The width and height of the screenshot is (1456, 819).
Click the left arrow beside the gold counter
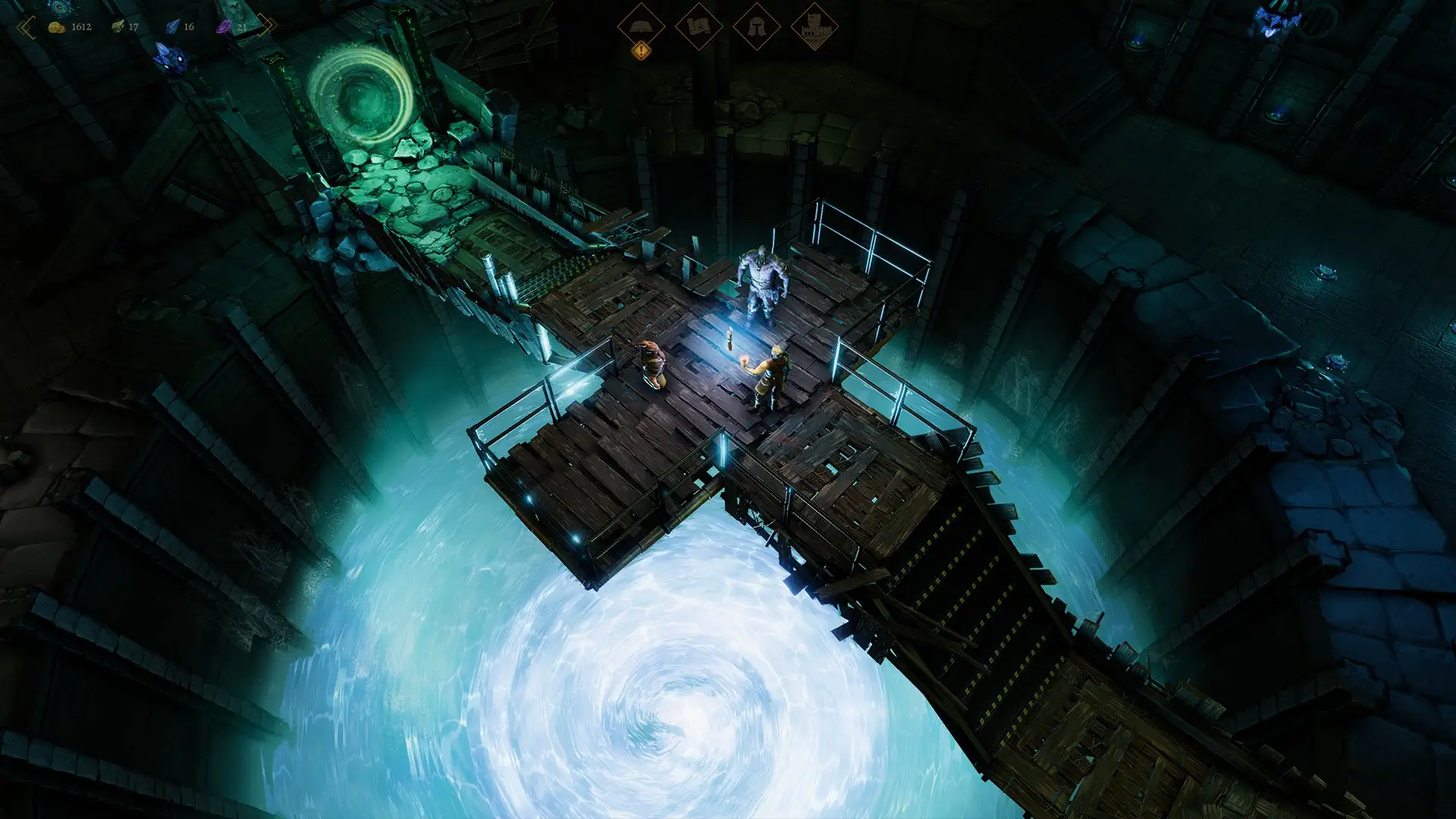[27, 27]
